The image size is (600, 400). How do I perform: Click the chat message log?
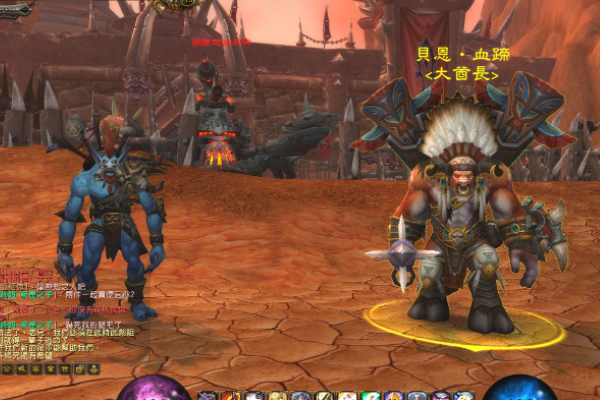pyautogui.click(x=55, y=315)
